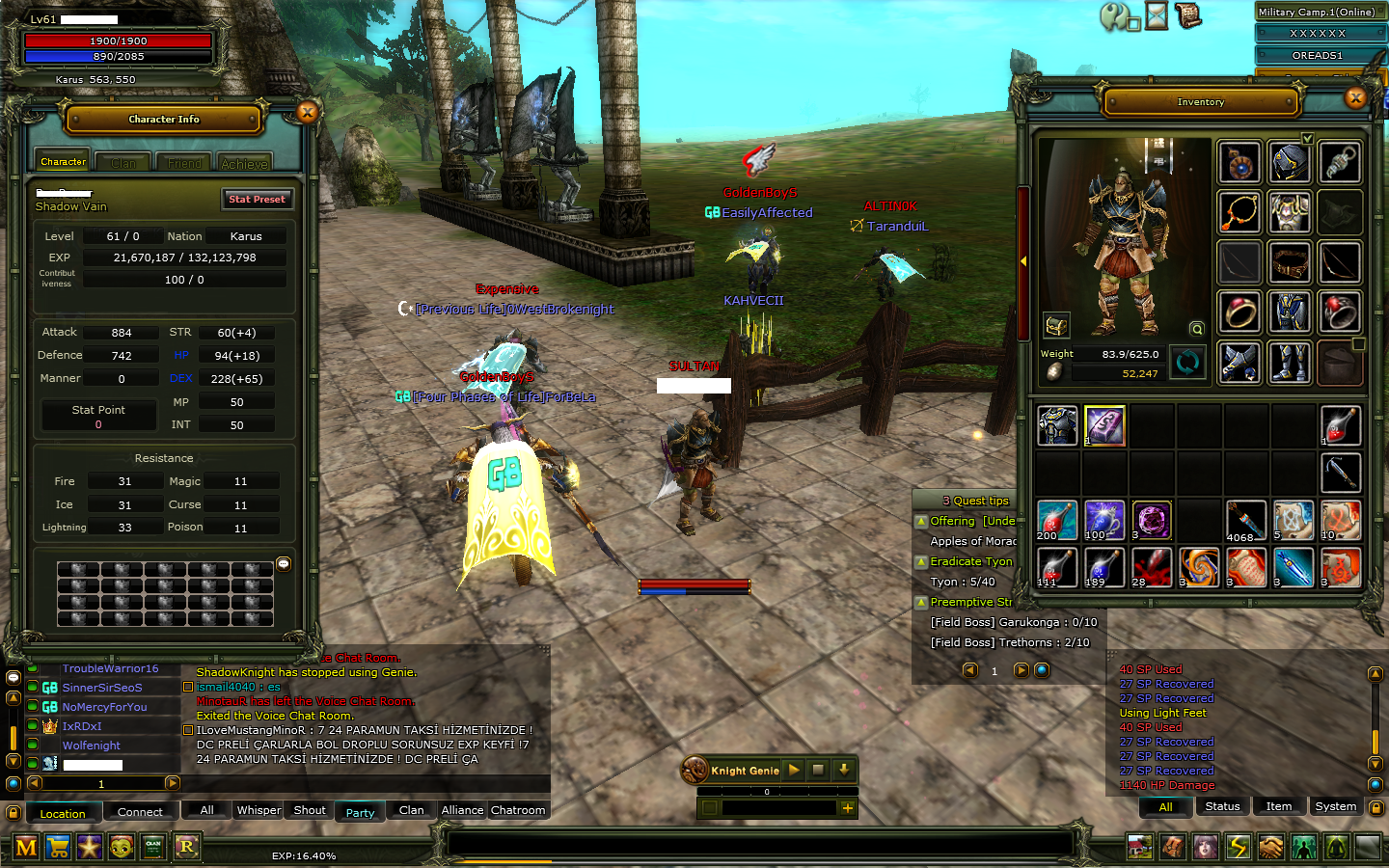Click the Connect button
The height and width of the screenshot is (868, 1389).
tap(140, 812)
